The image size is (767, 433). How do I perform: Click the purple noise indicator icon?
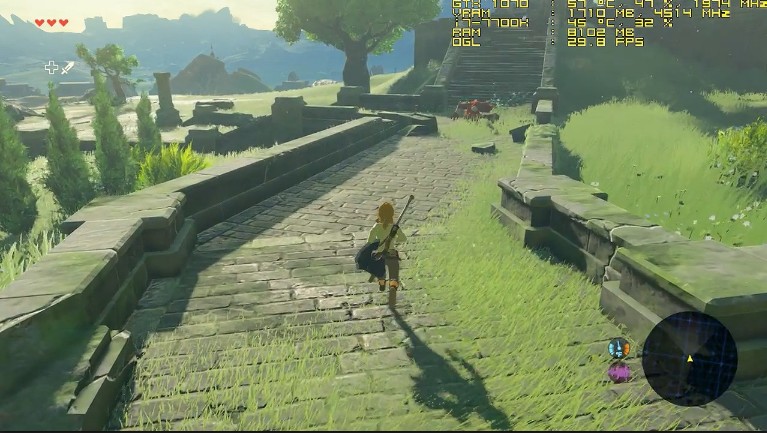pos(619,373)
